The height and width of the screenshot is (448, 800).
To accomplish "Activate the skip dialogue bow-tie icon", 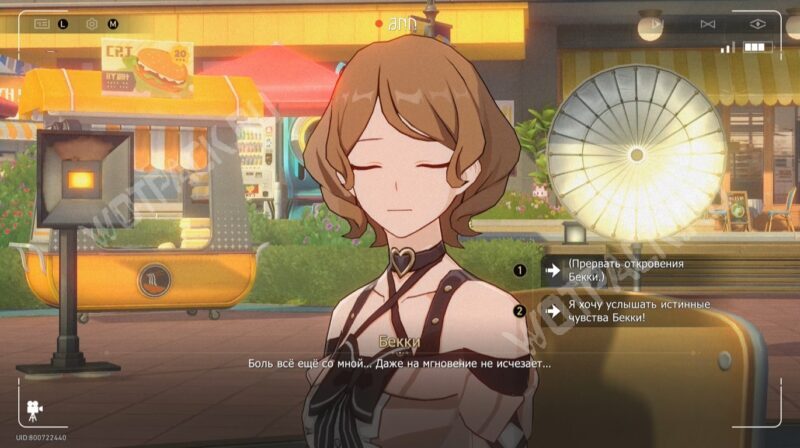I will point(707,22).
